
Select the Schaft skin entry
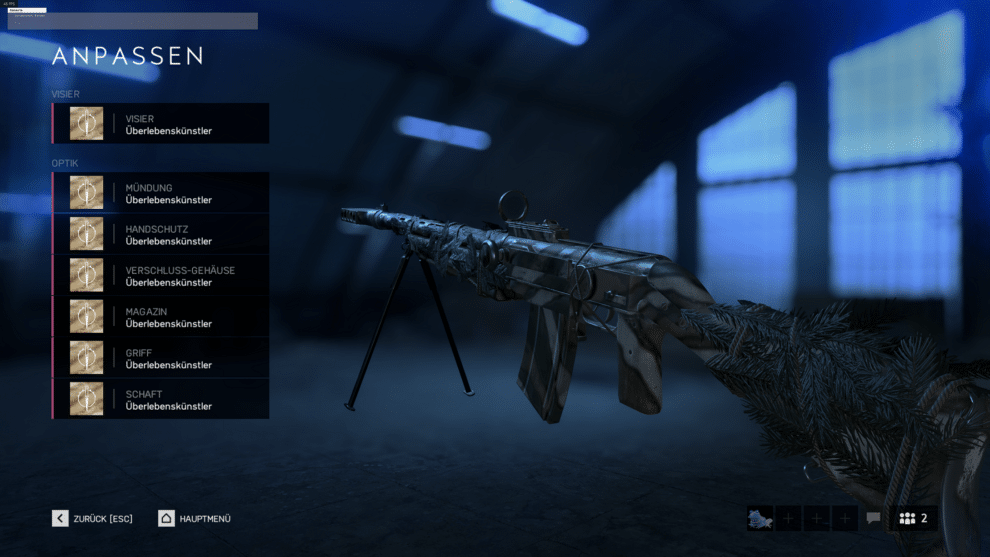point(161,399)
